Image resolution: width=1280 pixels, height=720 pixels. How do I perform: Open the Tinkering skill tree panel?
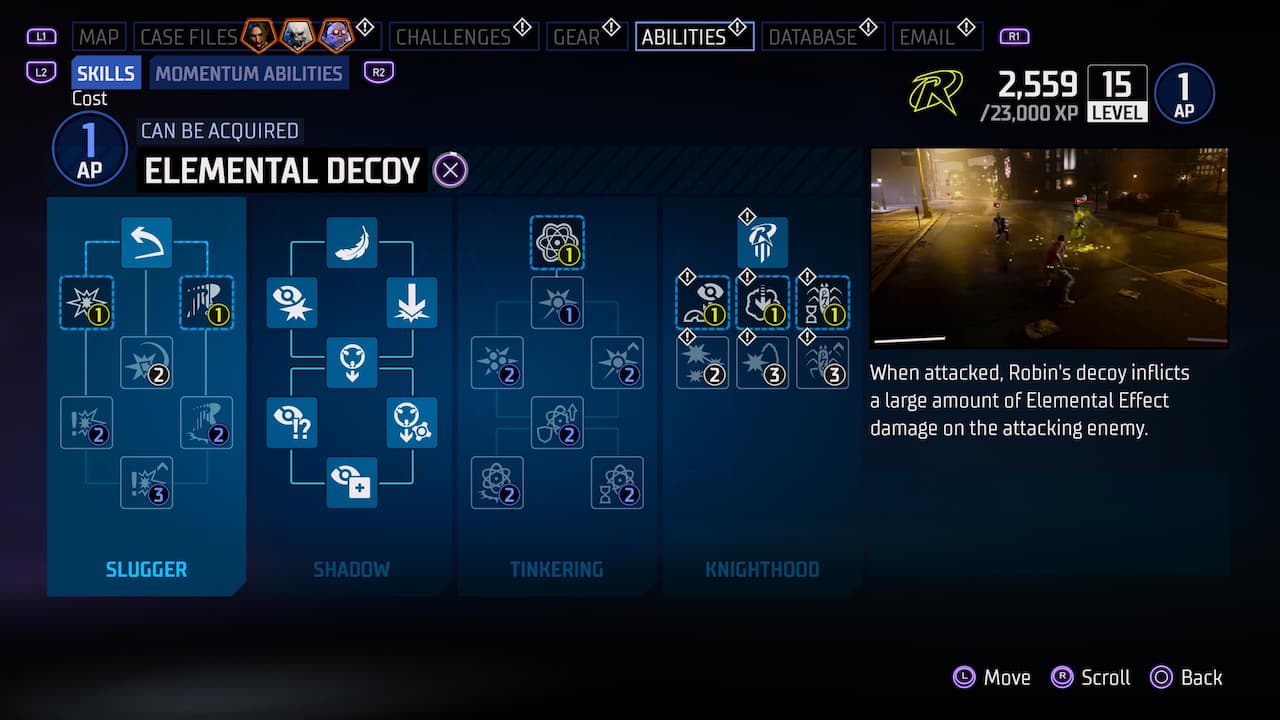[556, 569]
